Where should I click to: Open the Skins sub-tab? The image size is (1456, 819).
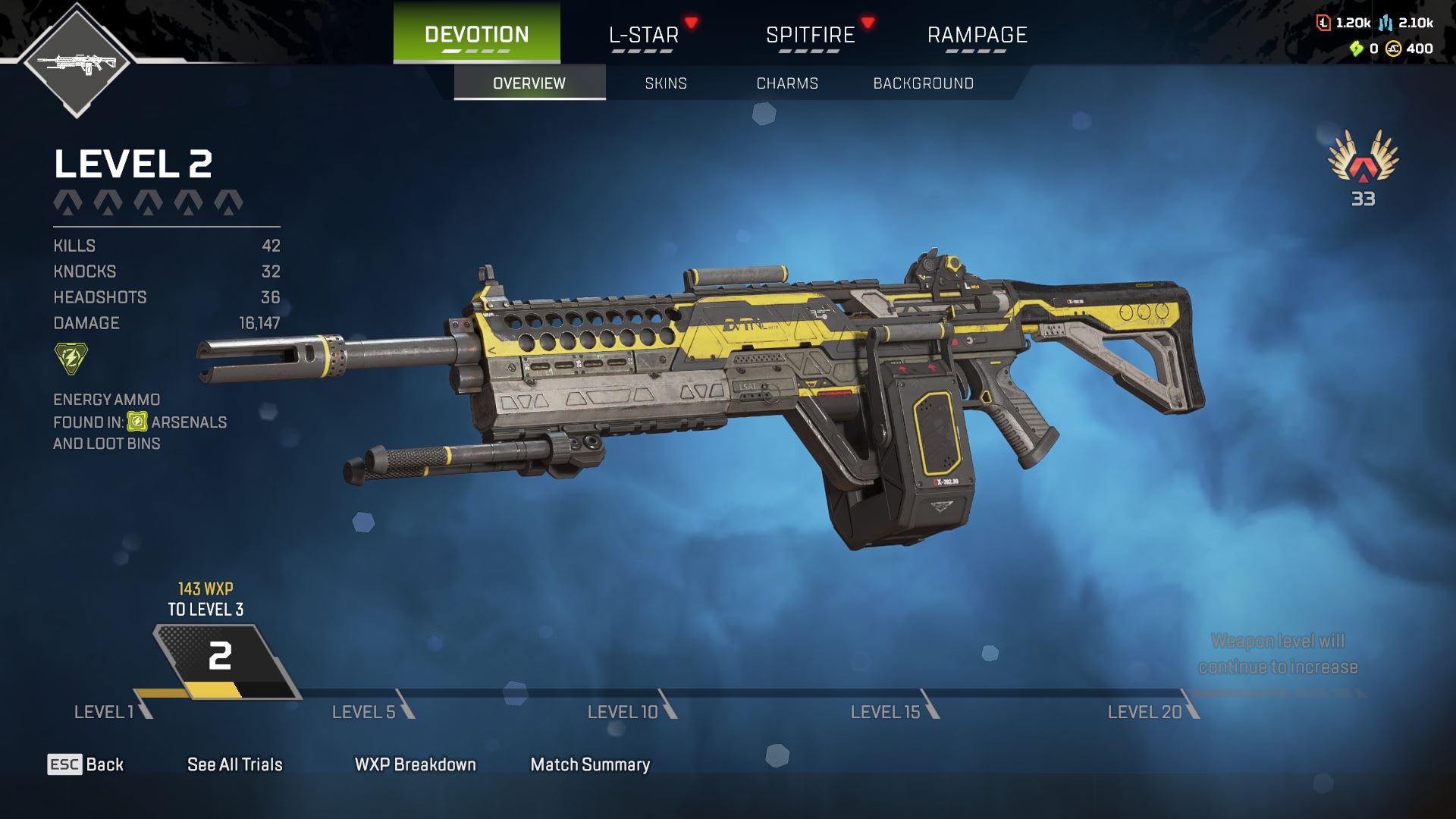[x=666, y=83]
